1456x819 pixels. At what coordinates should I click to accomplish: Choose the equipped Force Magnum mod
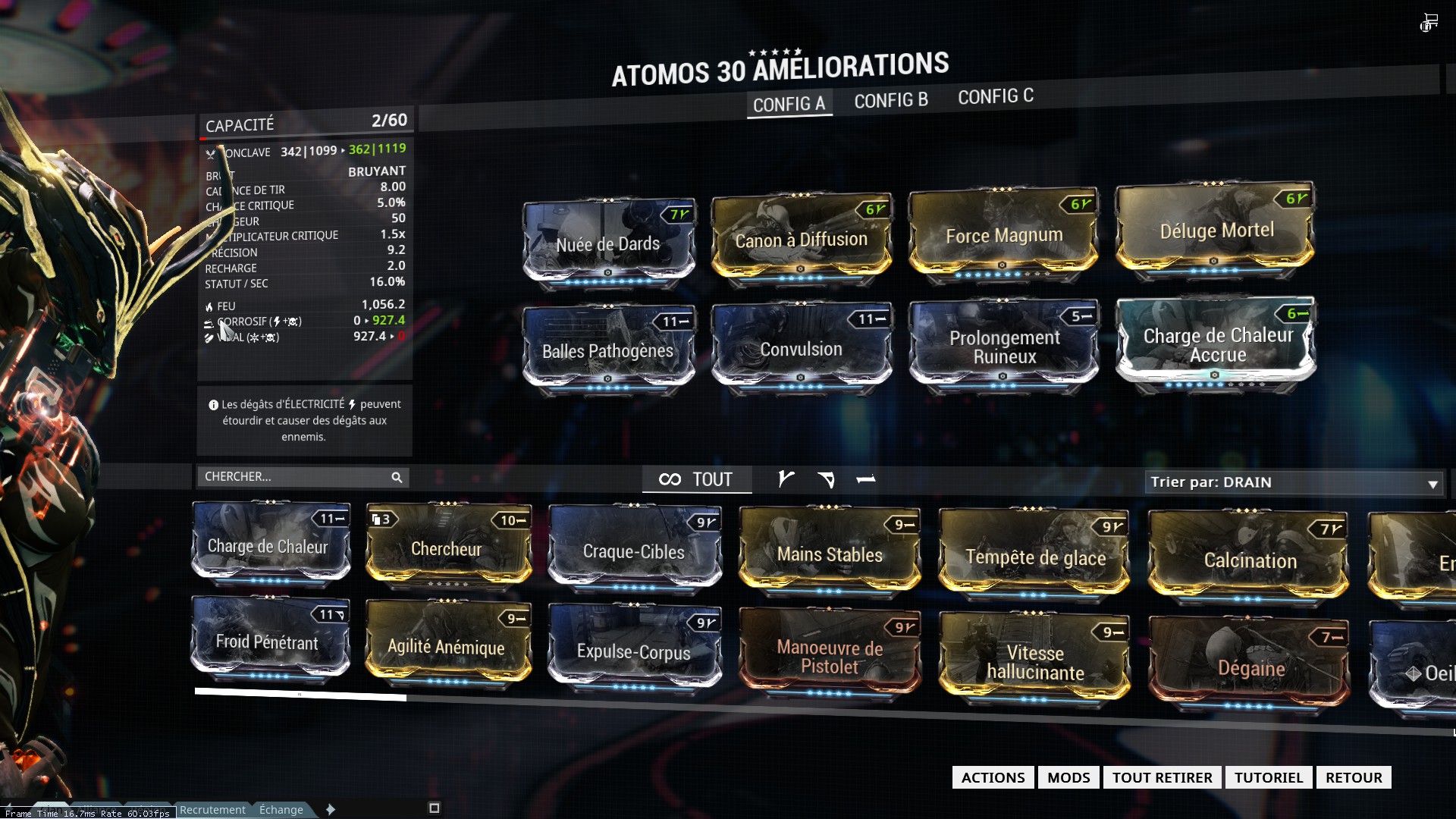click(x=1004, y=235)
